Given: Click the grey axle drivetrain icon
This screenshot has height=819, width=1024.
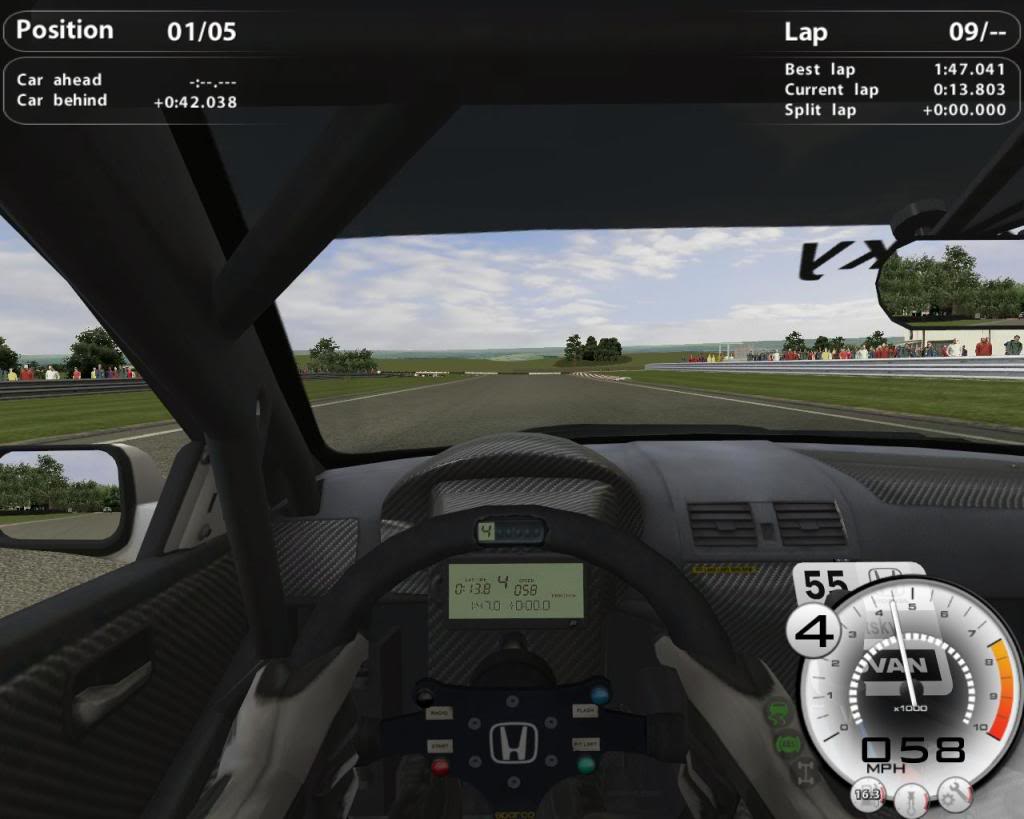Looking at the screenshot, I should click(x=805, y=772).
